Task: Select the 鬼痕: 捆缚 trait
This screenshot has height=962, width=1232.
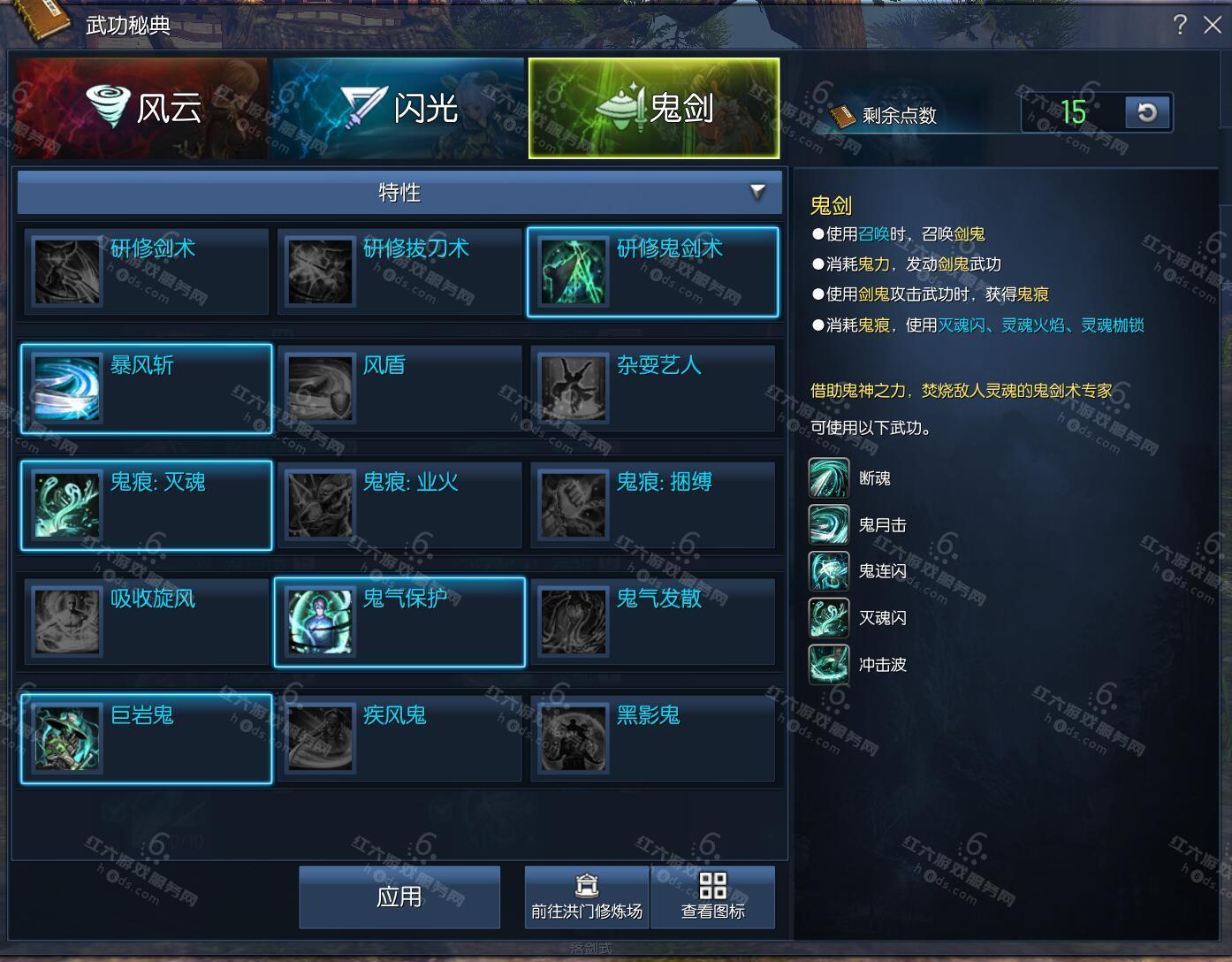Action: pyautogui.click(x=653, y=505)
